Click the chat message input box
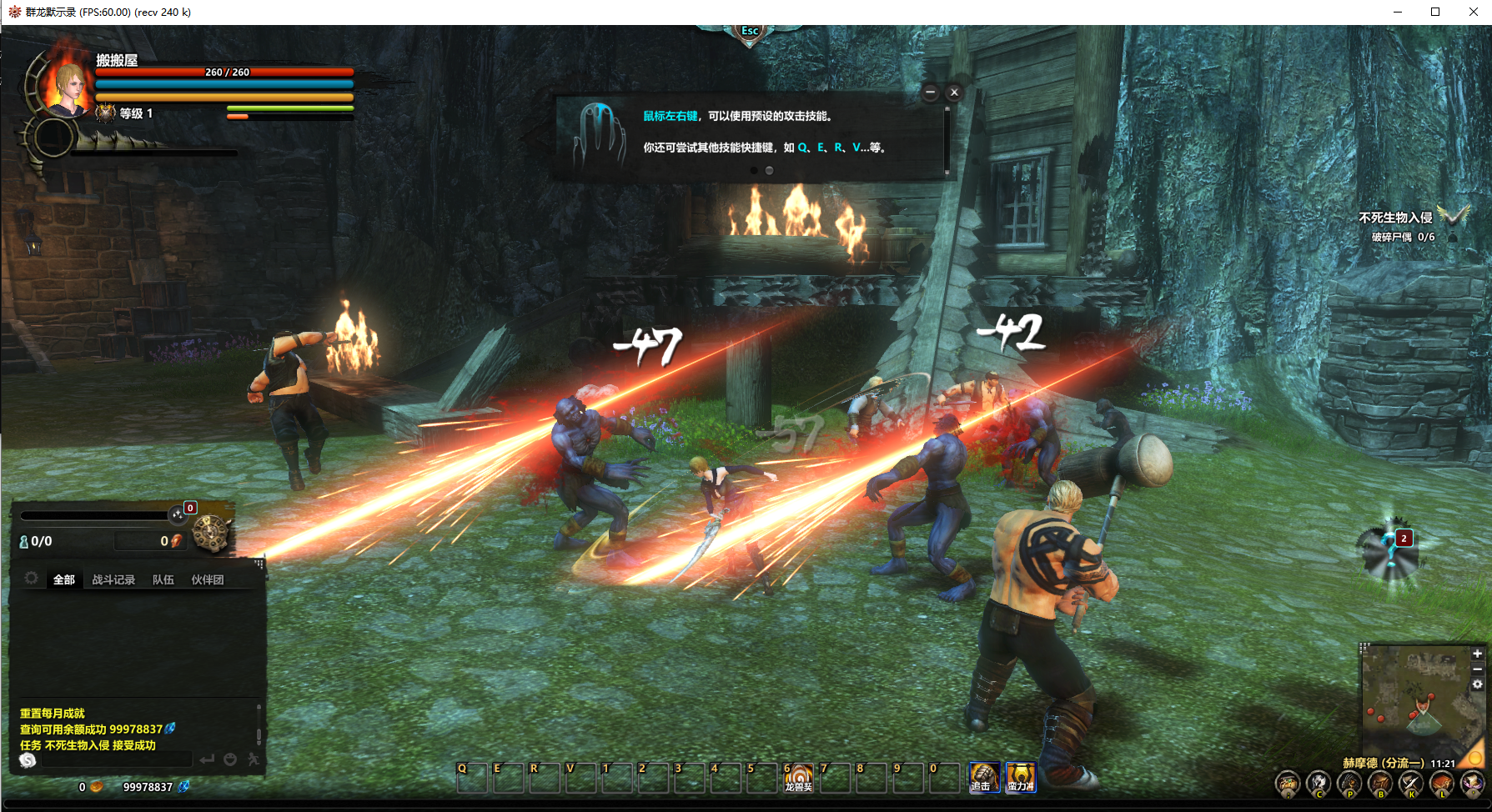This screenshot has height=812, width=1492. [117, 759]
